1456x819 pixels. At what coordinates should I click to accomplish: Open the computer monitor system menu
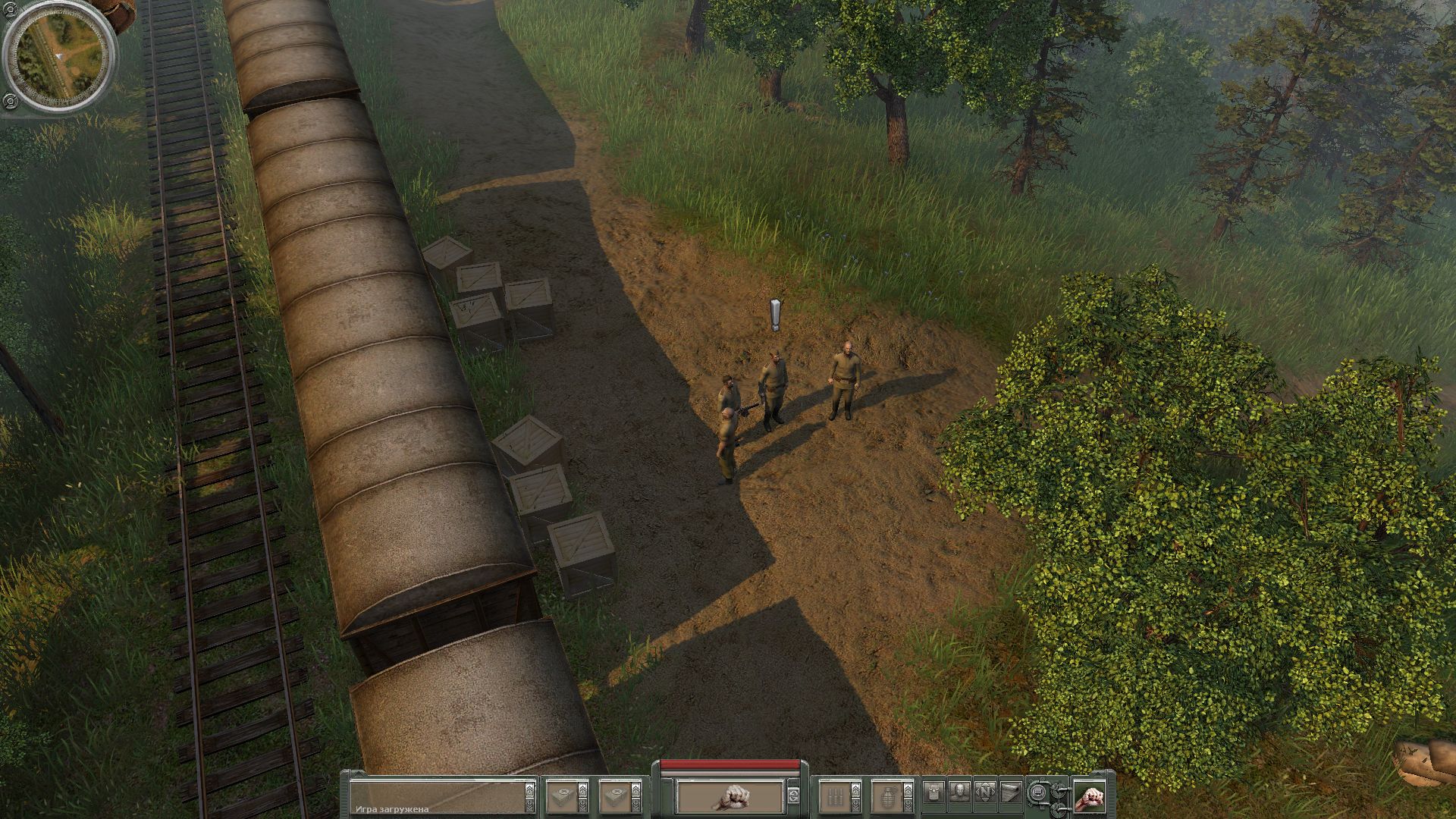pos(1038,793)
